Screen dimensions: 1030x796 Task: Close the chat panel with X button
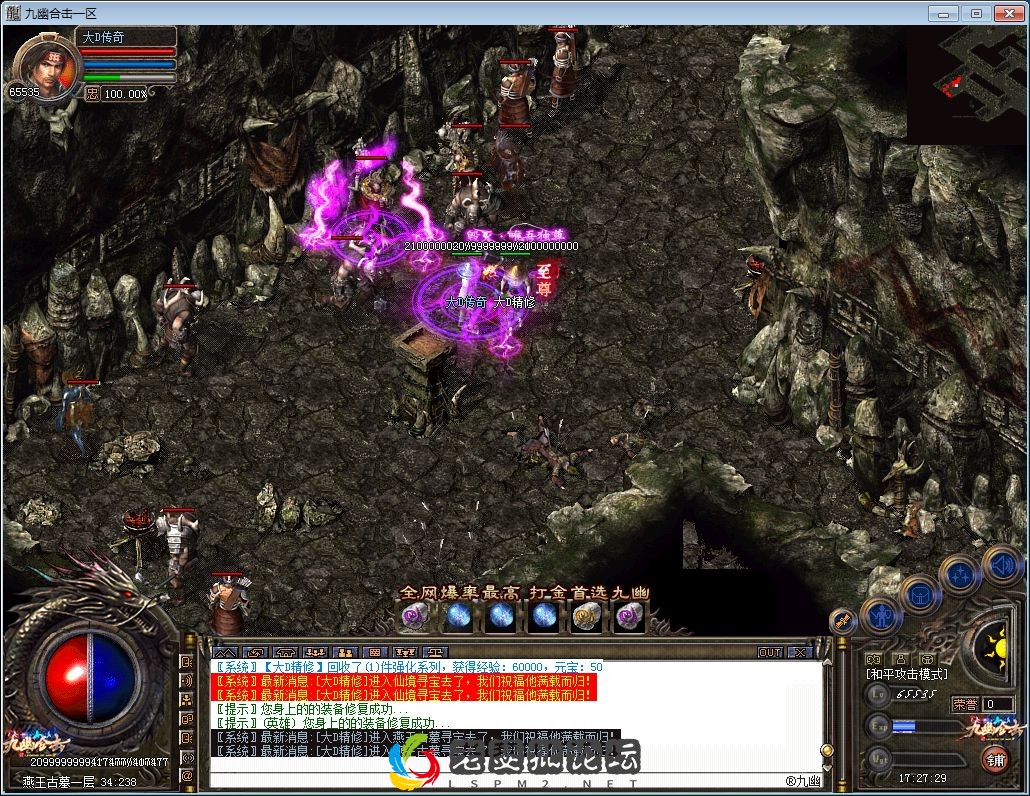(x=798, y=652)
